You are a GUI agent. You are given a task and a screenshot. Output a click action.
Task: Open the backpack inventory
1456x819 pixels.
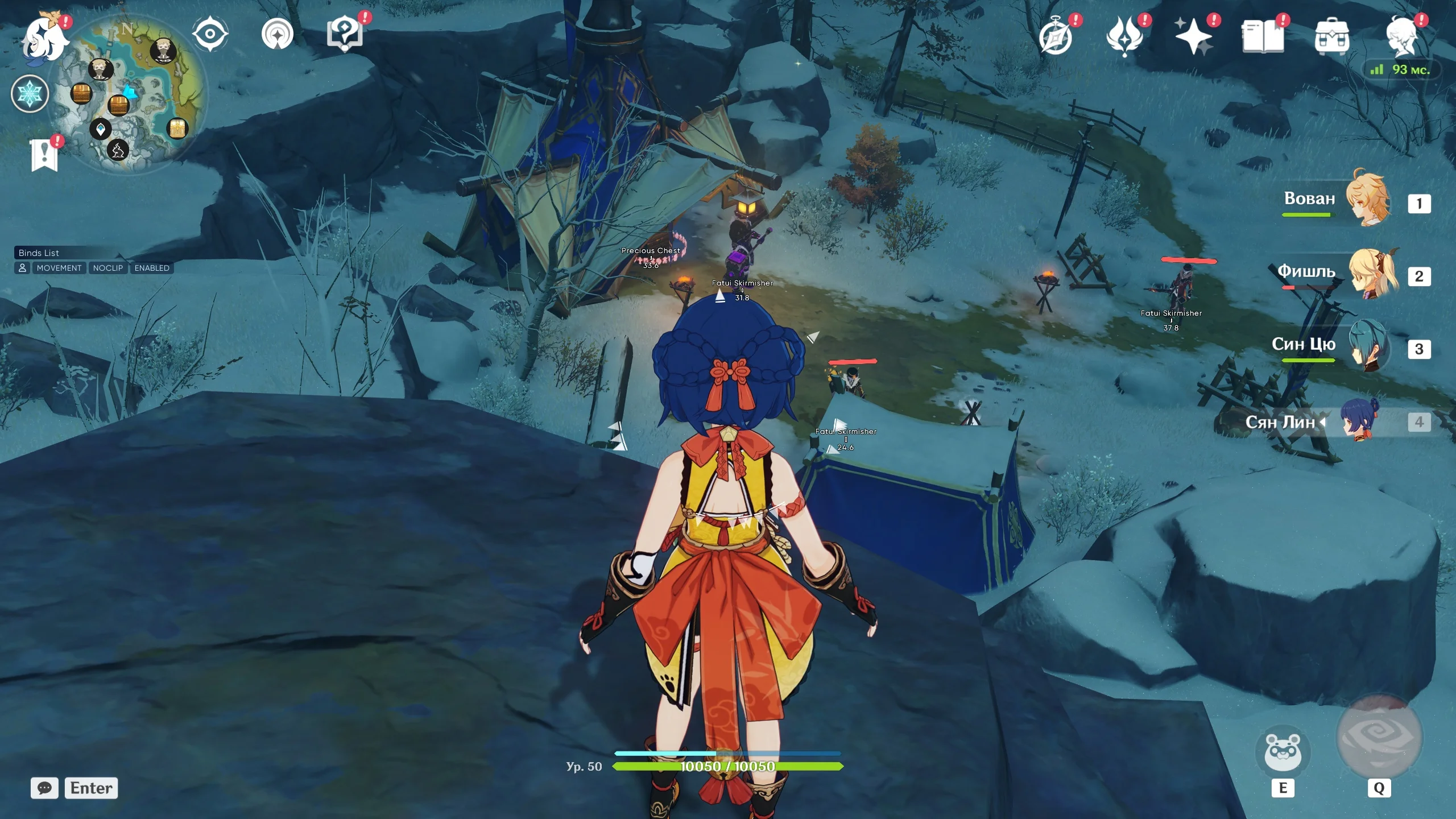(x=1331, y=38)
